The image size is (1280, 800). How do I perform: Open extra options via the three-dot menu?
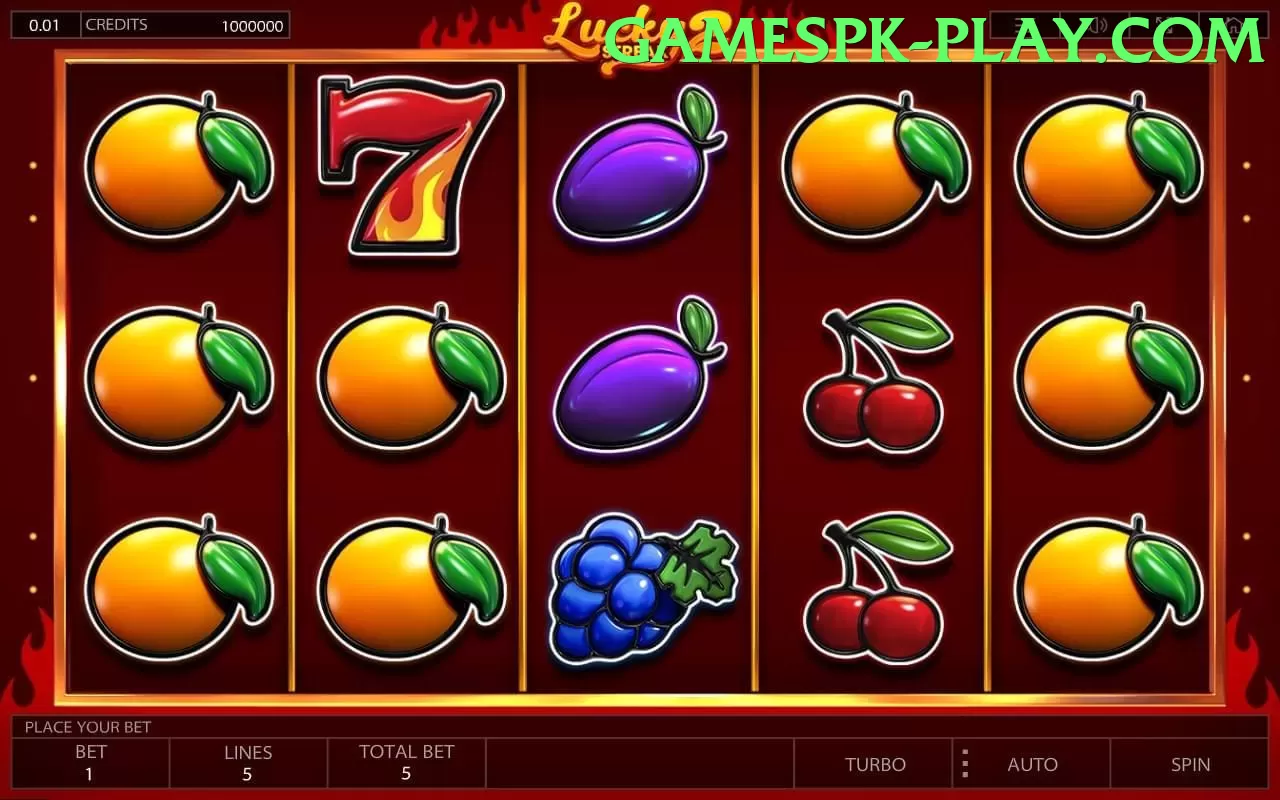click(964, 764)
